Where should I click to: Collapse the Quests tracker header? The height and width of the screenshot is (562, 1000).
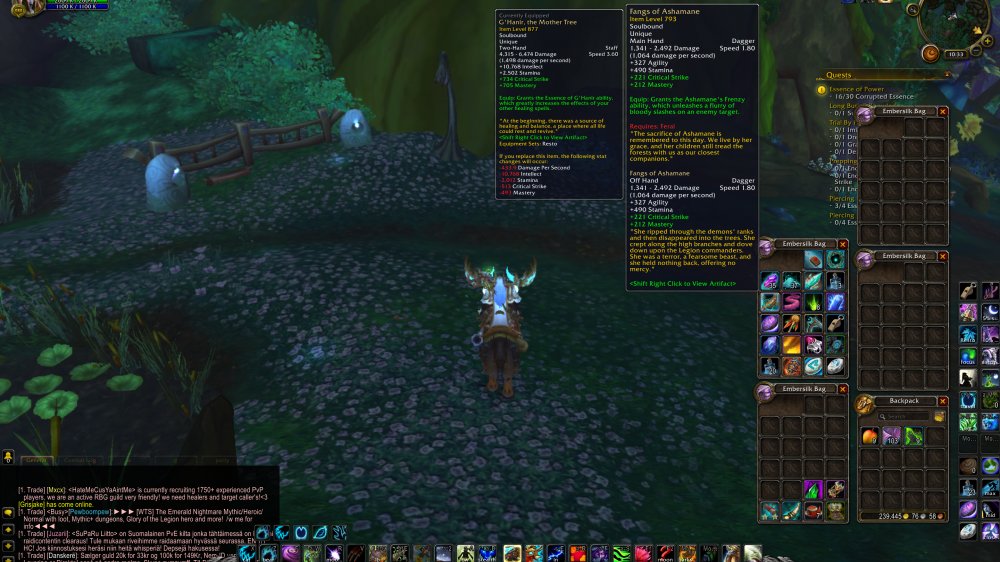(x=947, y=75)
